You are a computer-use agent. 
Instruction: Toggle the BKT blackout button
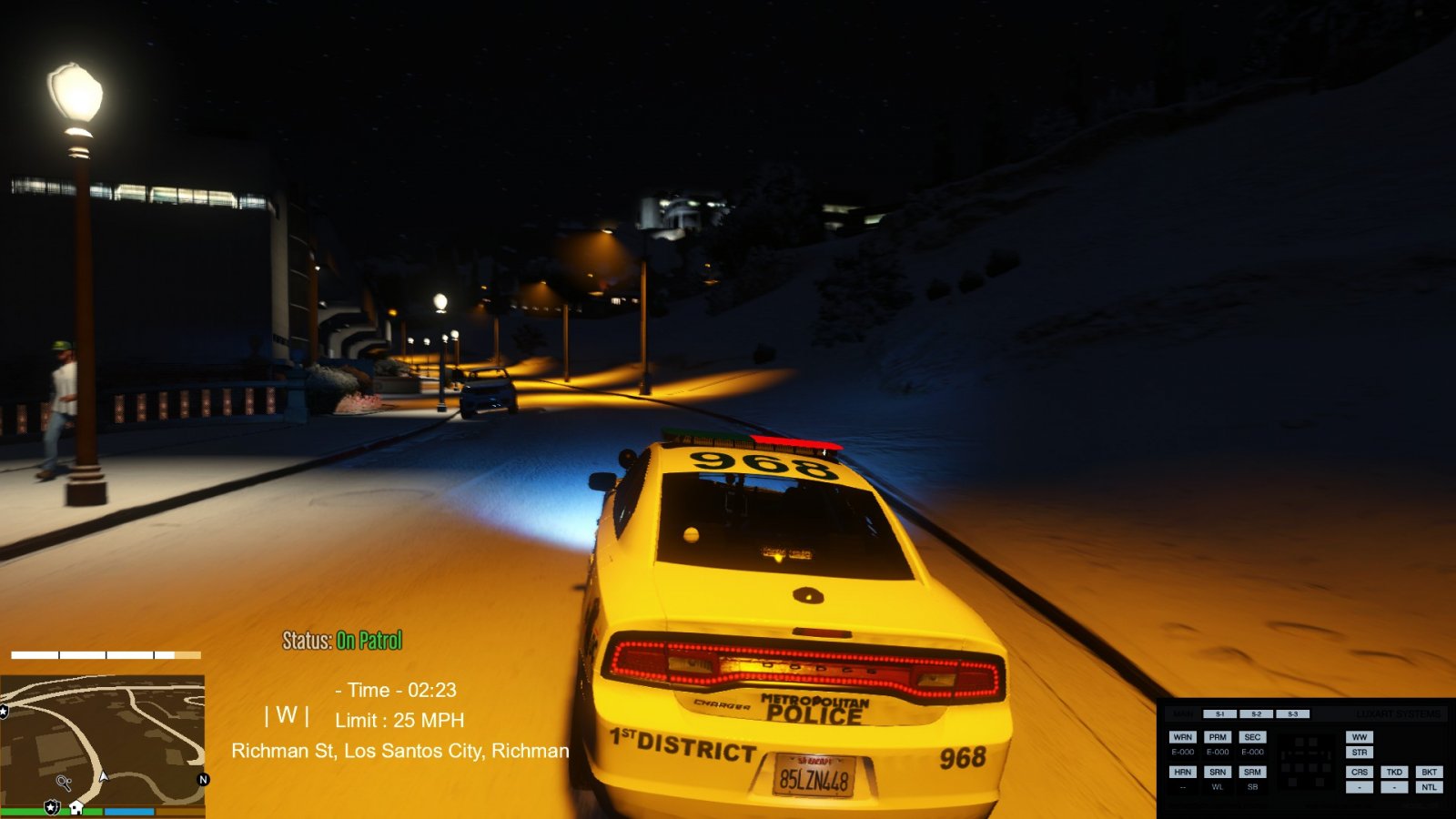point(1430,772)
